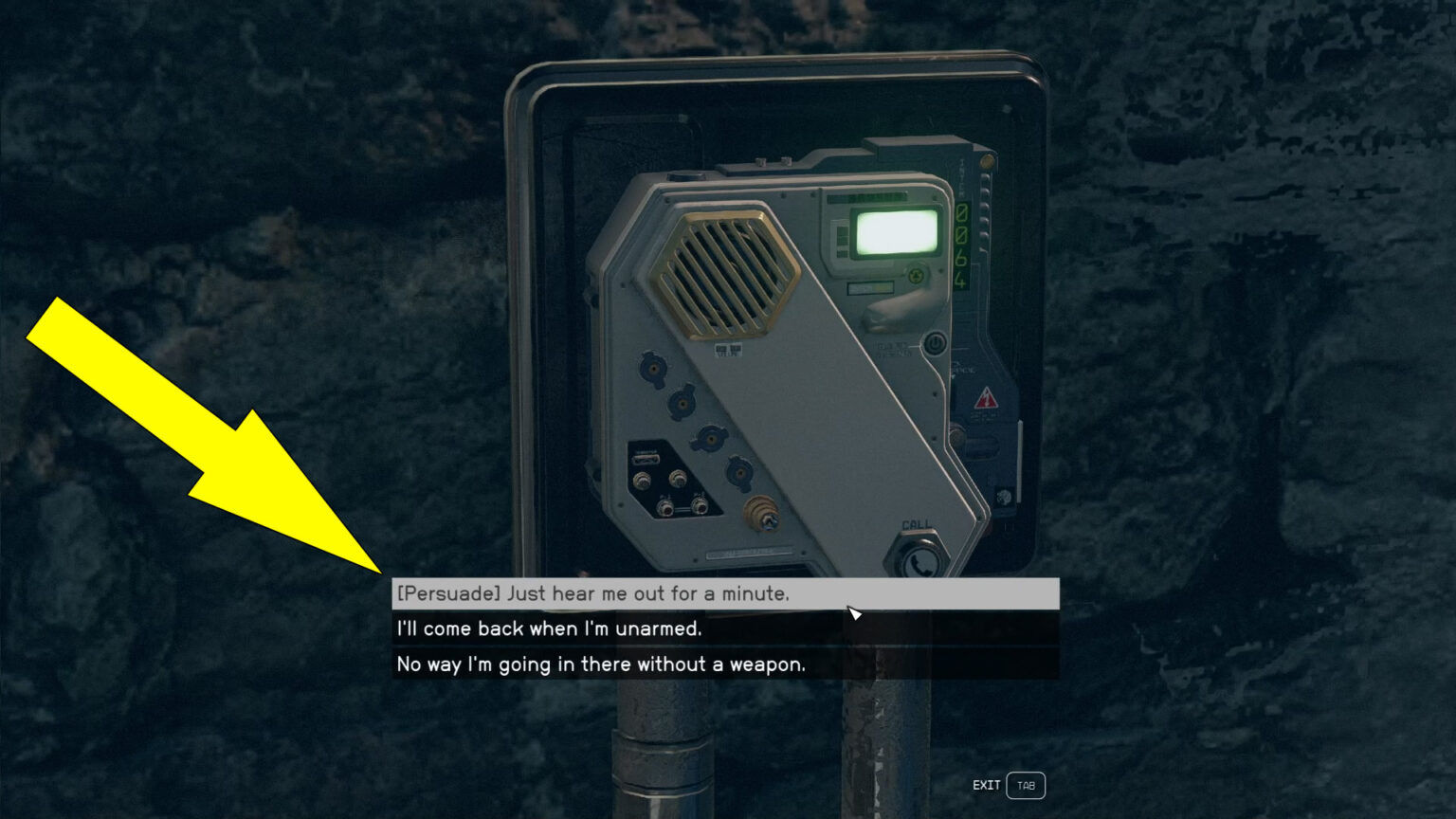Toggle the upper-left rotary knob

click(656, 368)
